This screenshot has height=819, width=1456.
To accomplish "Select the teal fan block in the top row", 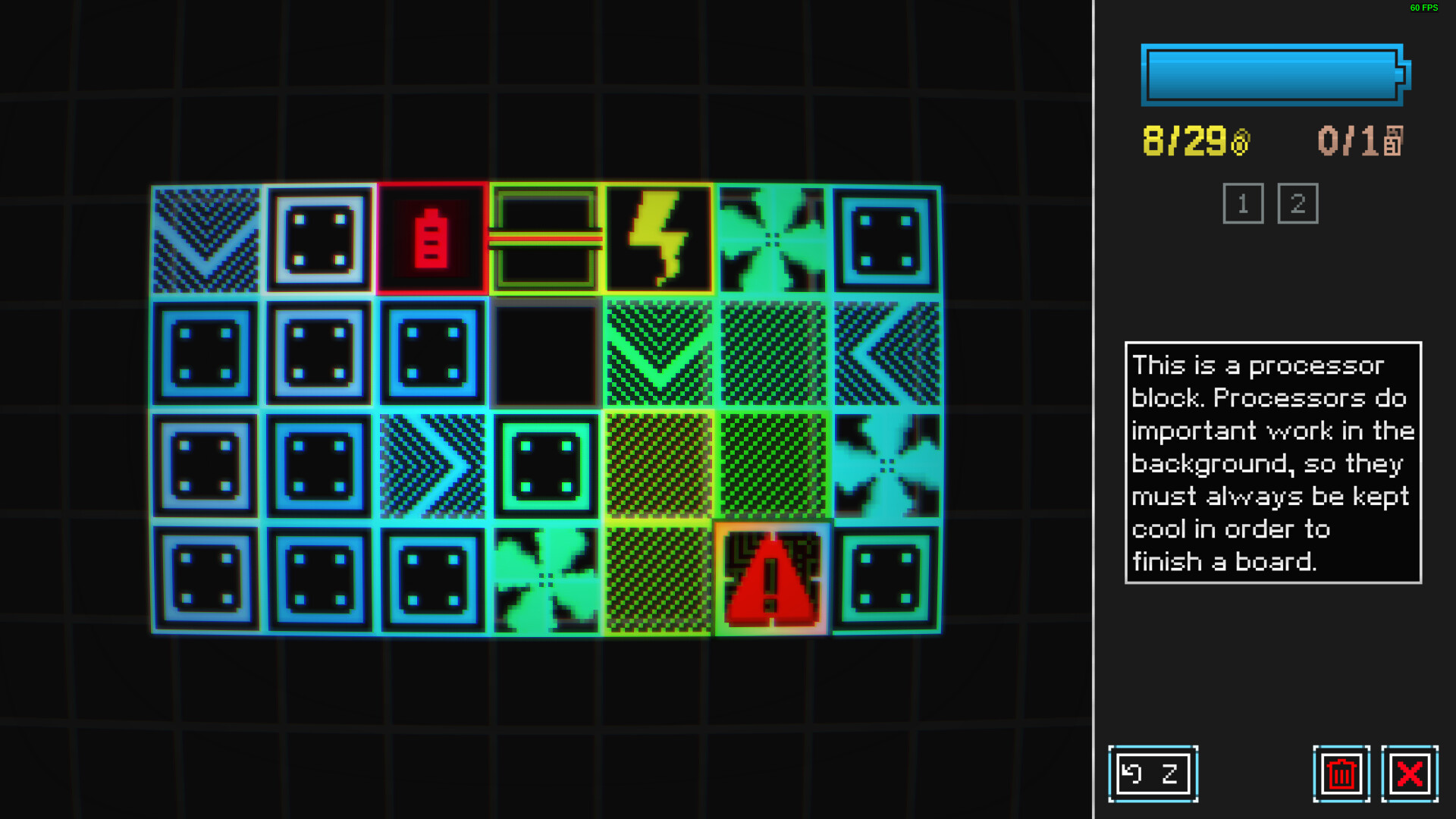I will point(773,239).
